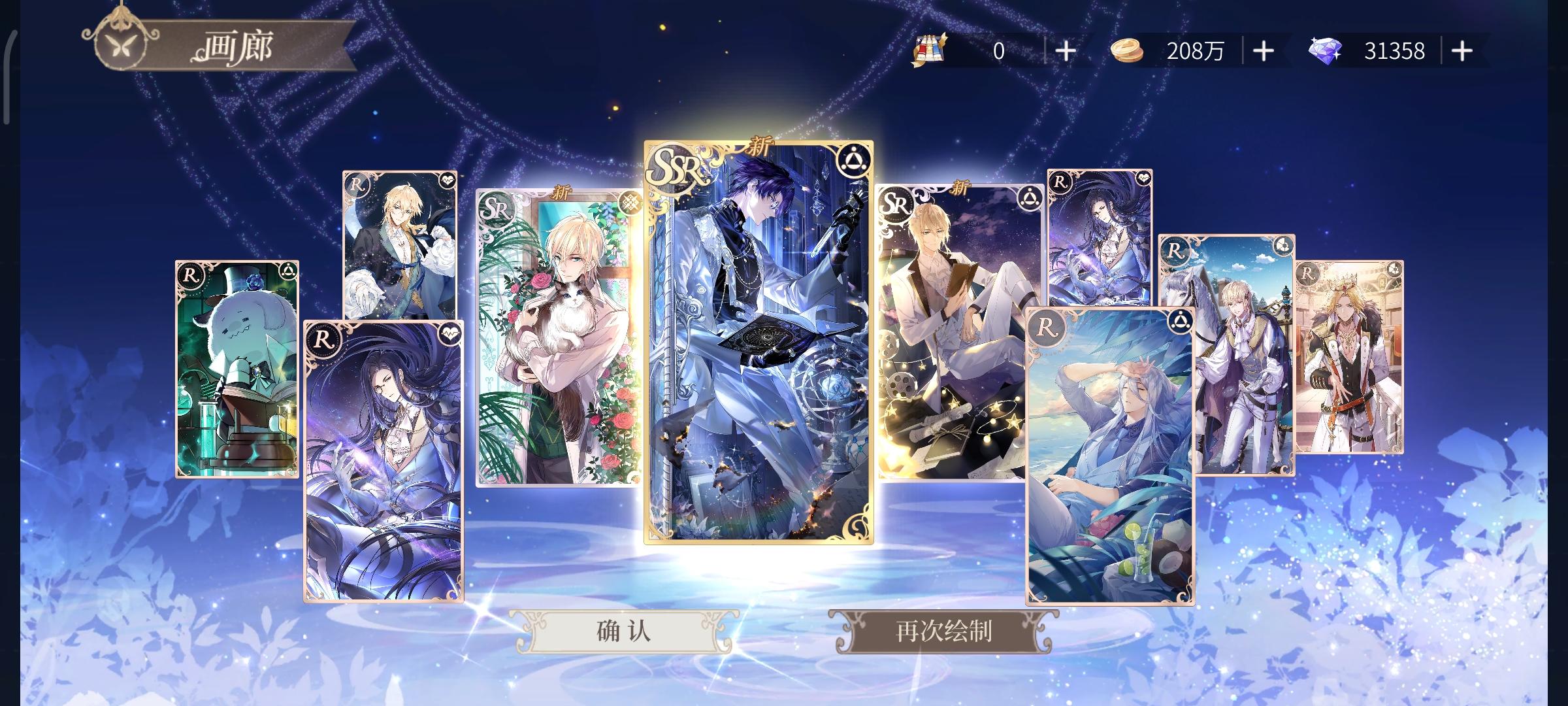
Task: Click the plus next to the draw tickets
Action: coord(1065,49)
